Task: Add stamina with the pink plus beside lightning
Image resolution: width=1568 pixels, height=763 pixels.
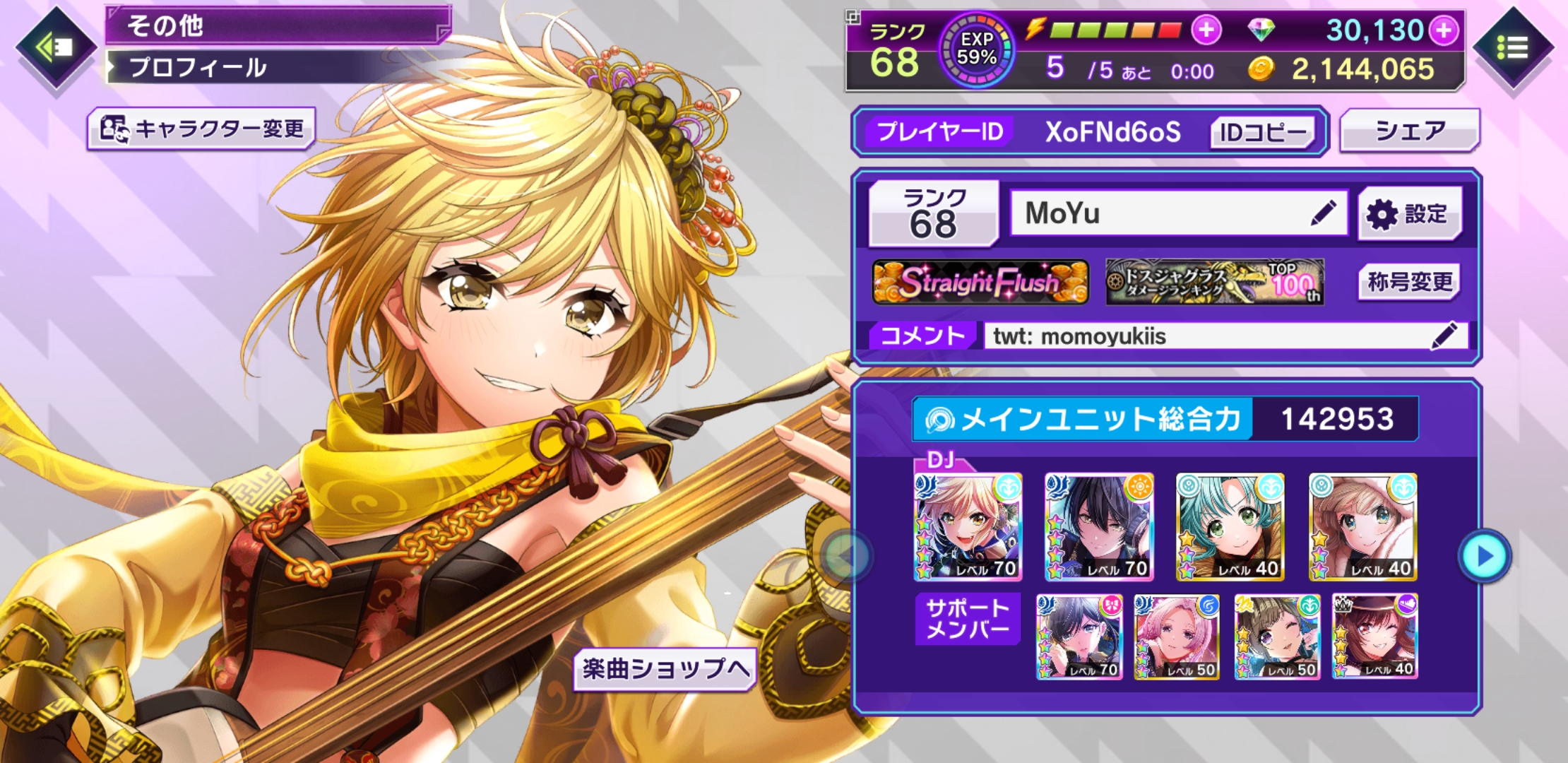Action: pyautogui.click(x=1206, y=30)
